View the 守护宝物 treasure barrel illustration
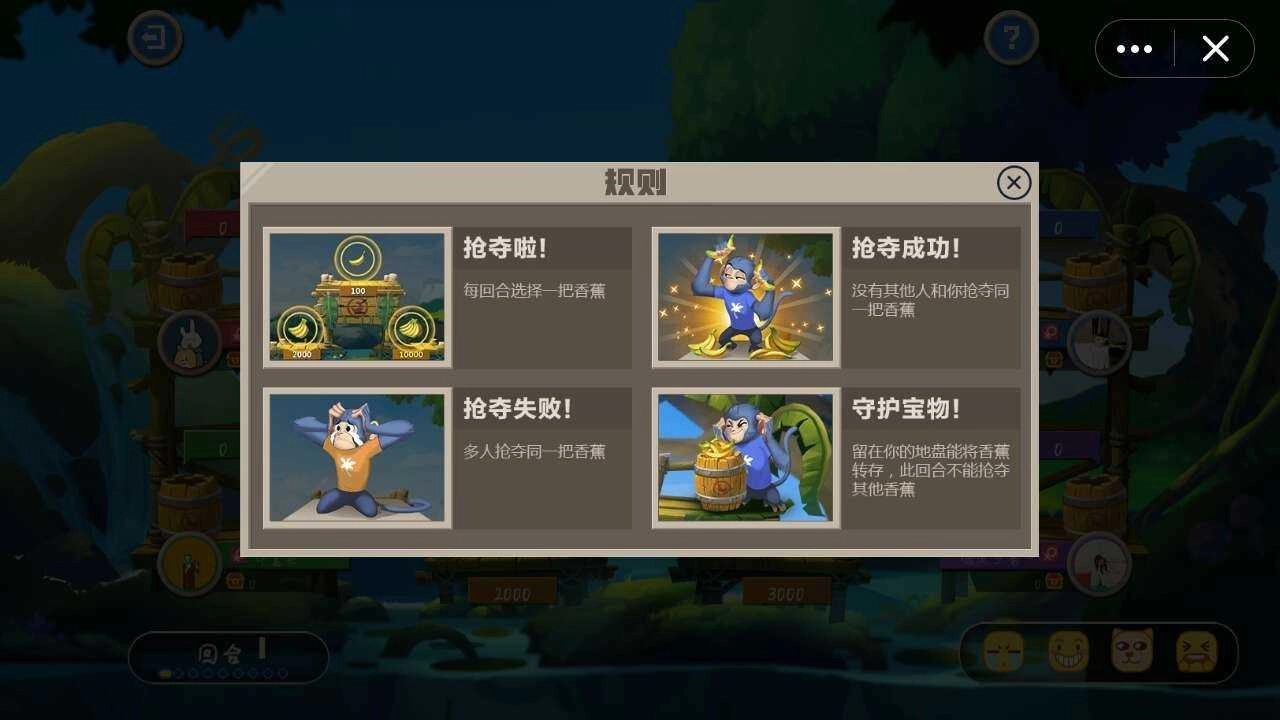Viewport: 1280px width, 720px height. tap(745, 458)
